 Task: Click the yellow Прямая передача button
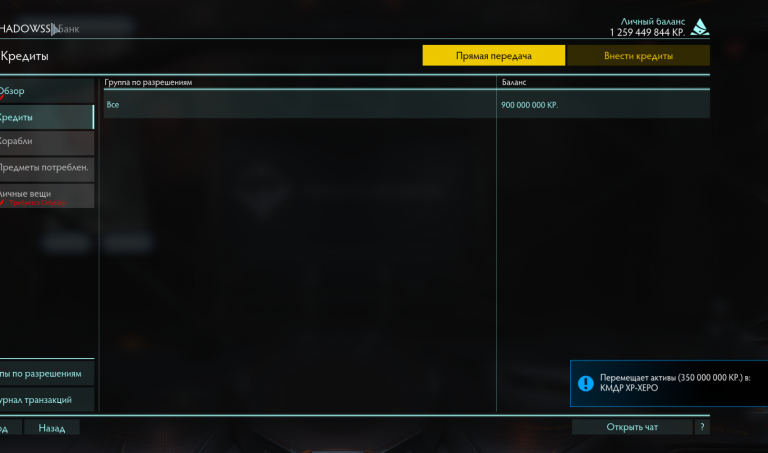click(x=493, y=56)
